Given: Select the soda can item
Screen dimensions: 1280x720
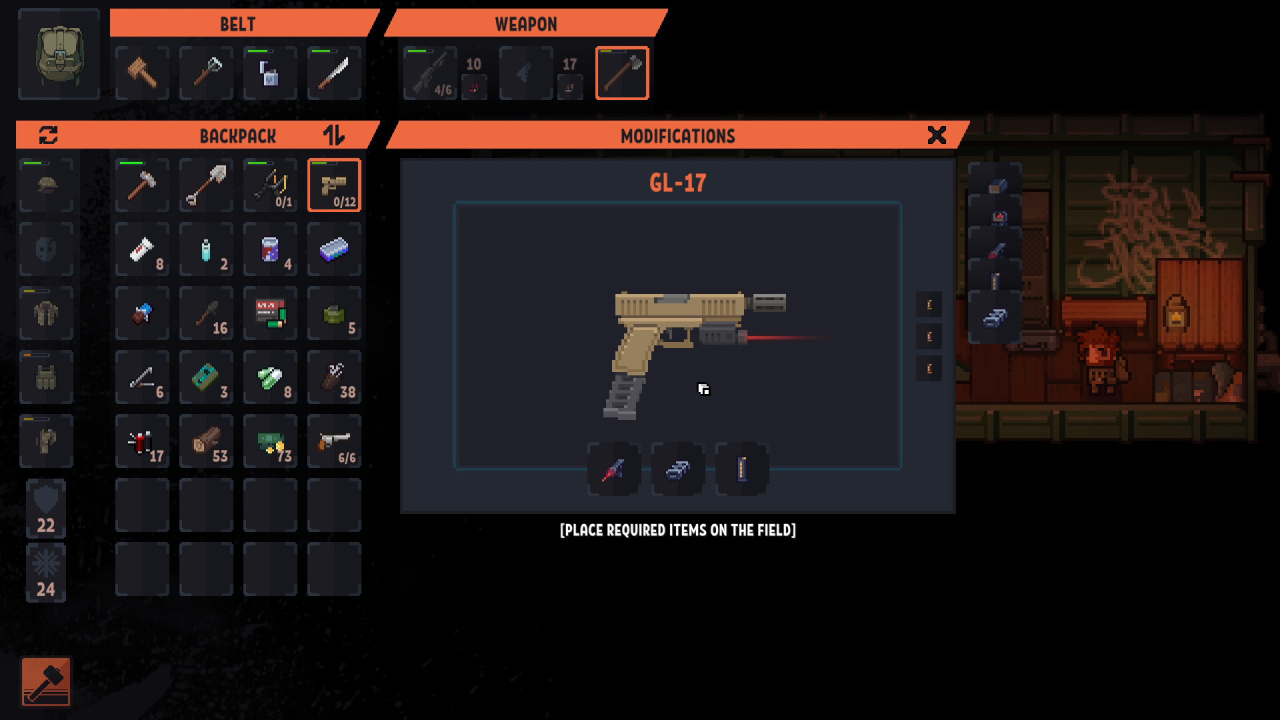Looking at the screenshot, I should coord(270,249).
